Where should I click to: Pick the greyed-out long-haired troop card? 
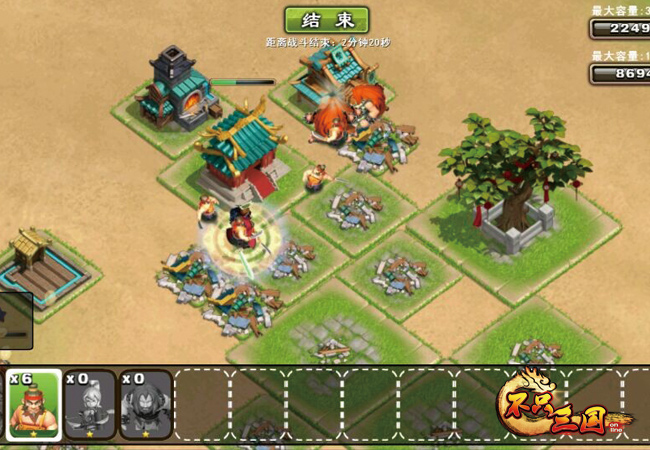[146, 405]
